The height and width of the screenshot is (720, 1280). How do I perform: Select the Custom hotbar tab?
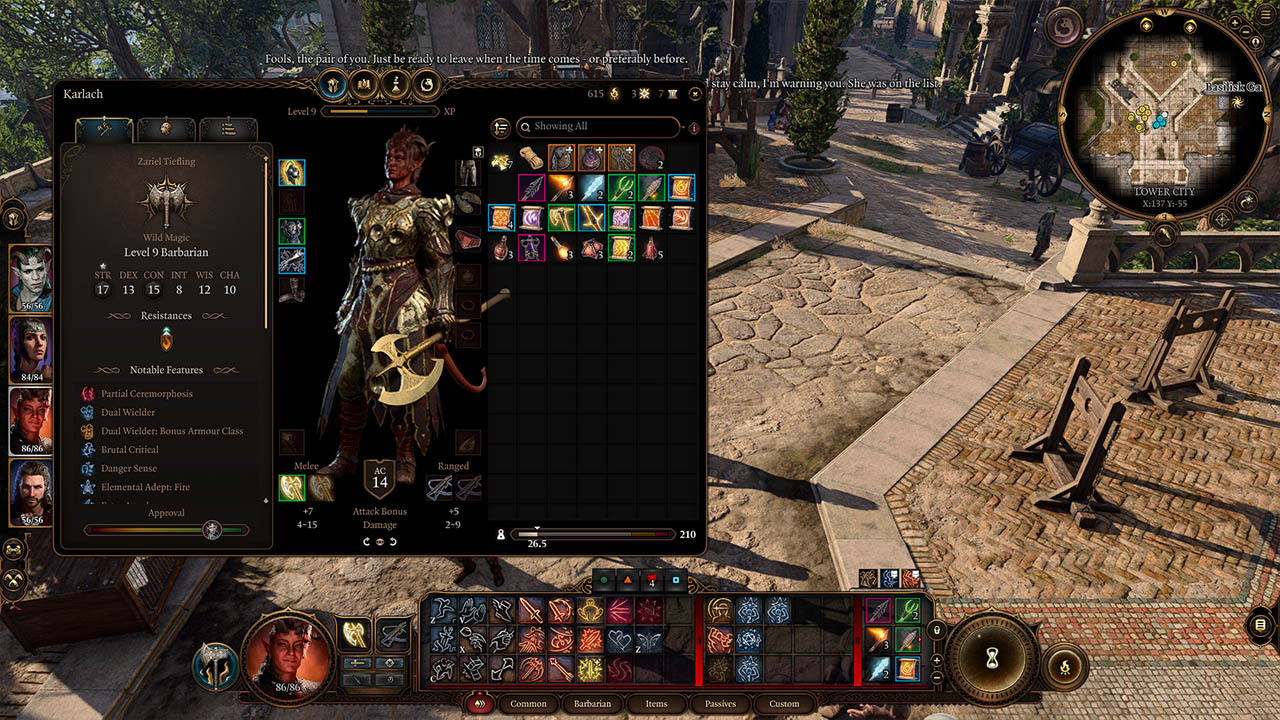(784, 703)
